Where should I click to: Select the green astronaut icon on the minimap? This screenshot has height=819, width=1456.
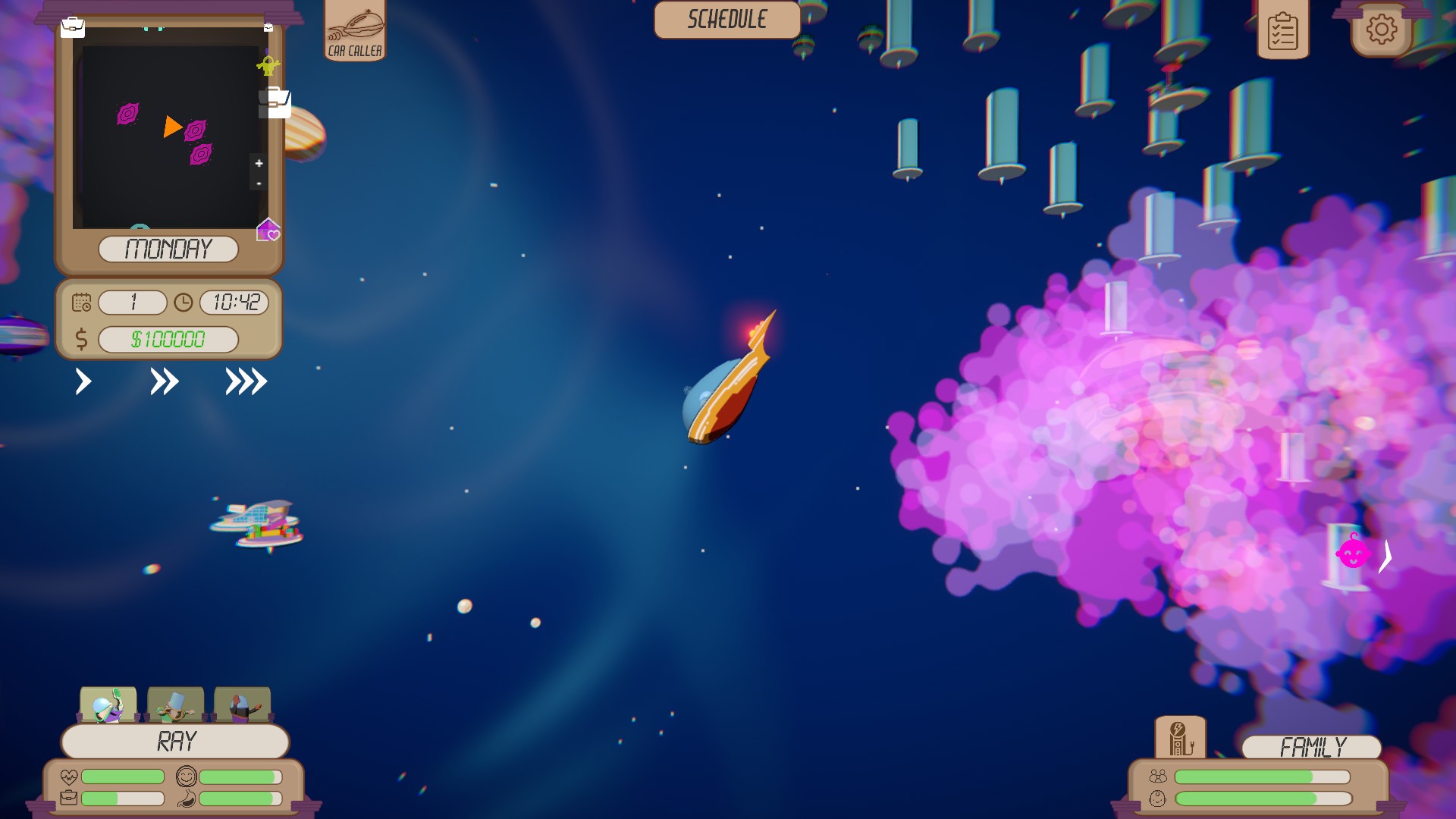[x=267, y=65]
